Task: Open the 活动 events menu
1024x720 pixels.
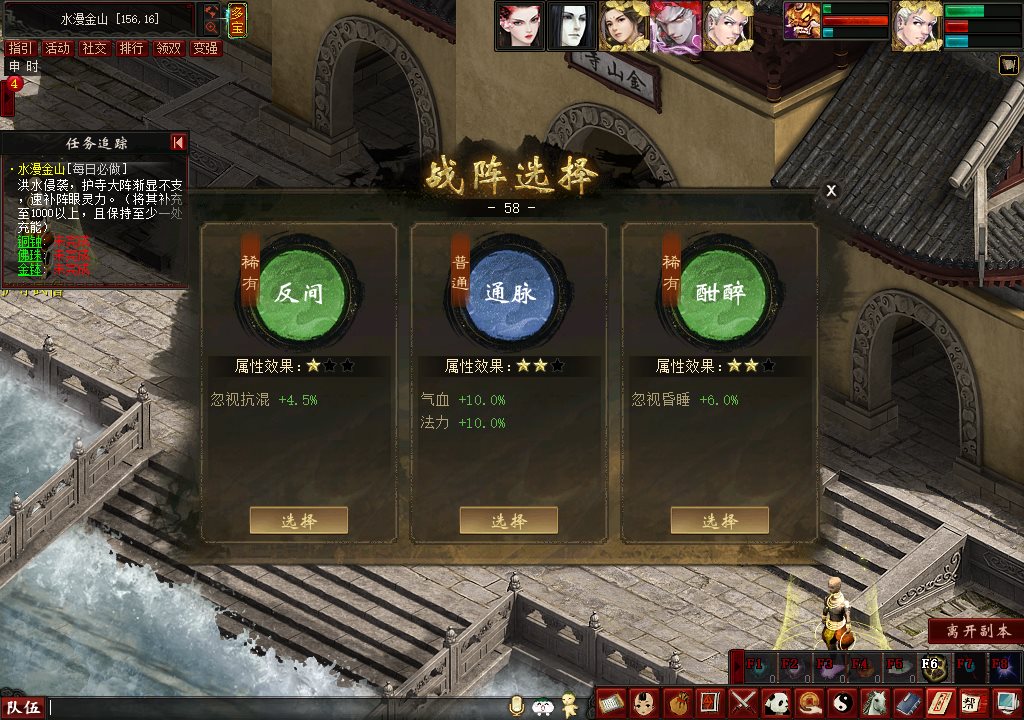Action: point(57,48)
